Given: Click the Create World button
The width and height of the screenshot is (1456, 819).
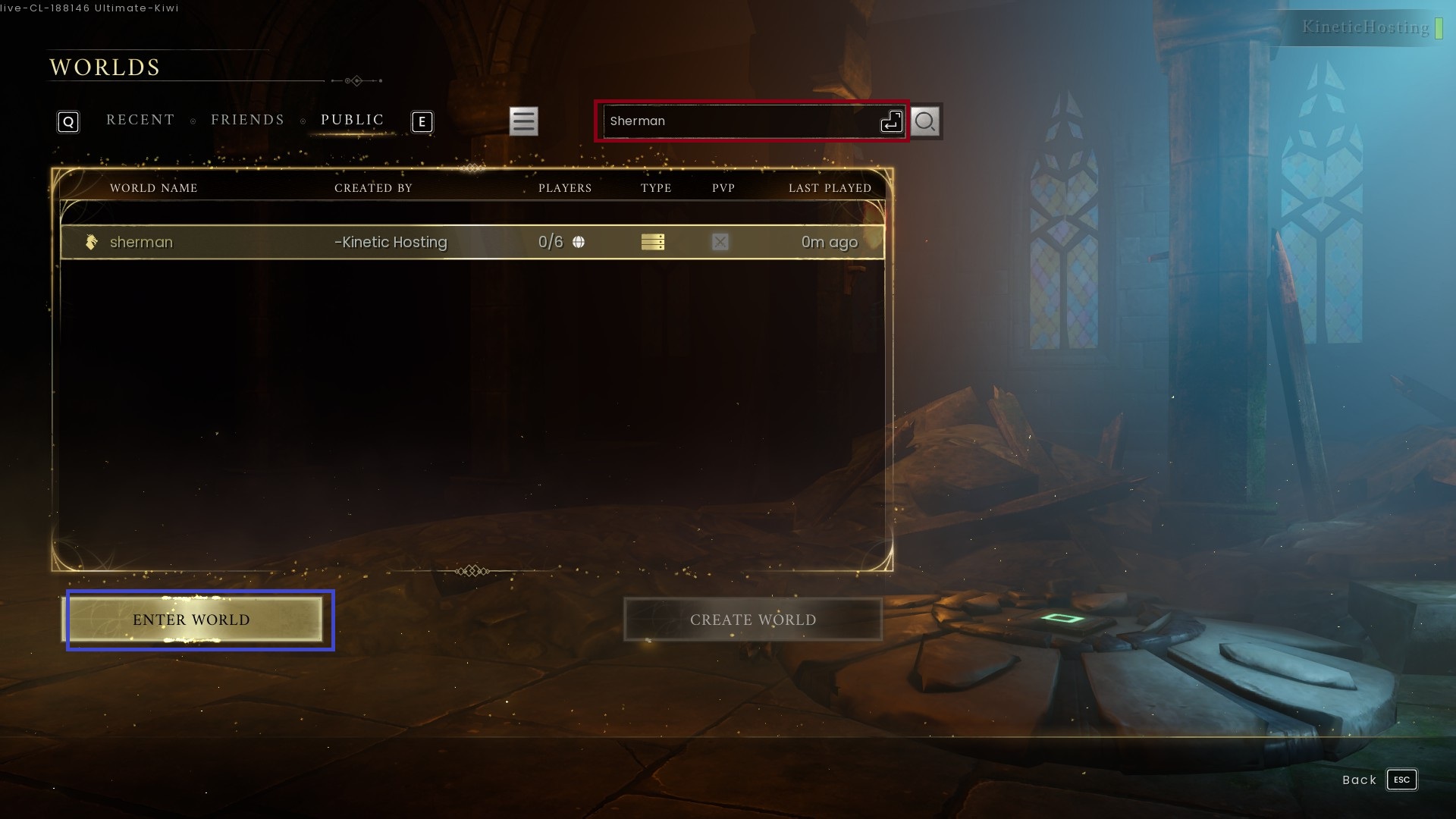Looking at the screenshot, I should pyautogui.click(x=752, y=620).
